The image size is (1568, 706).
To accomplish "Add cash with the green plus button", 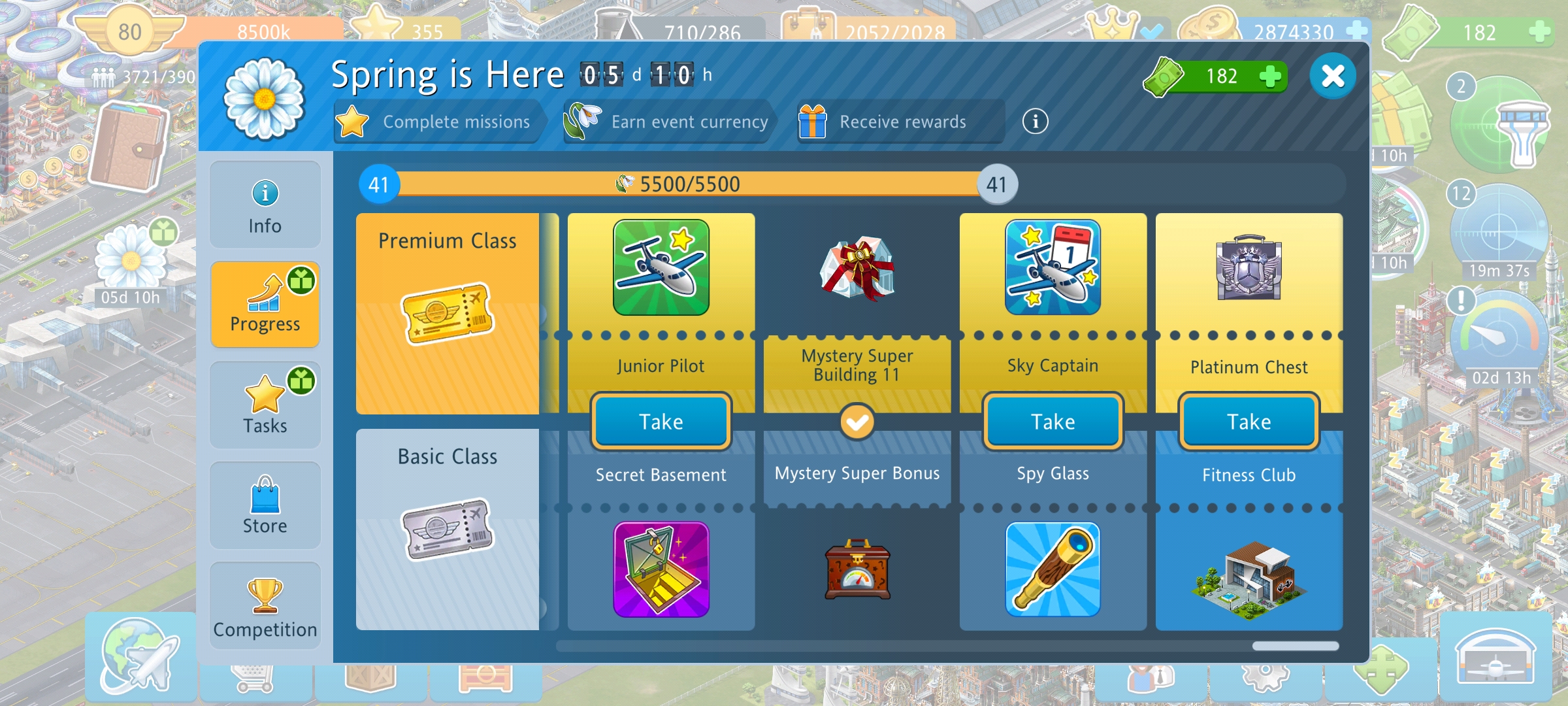I will tap(1269, 76).
